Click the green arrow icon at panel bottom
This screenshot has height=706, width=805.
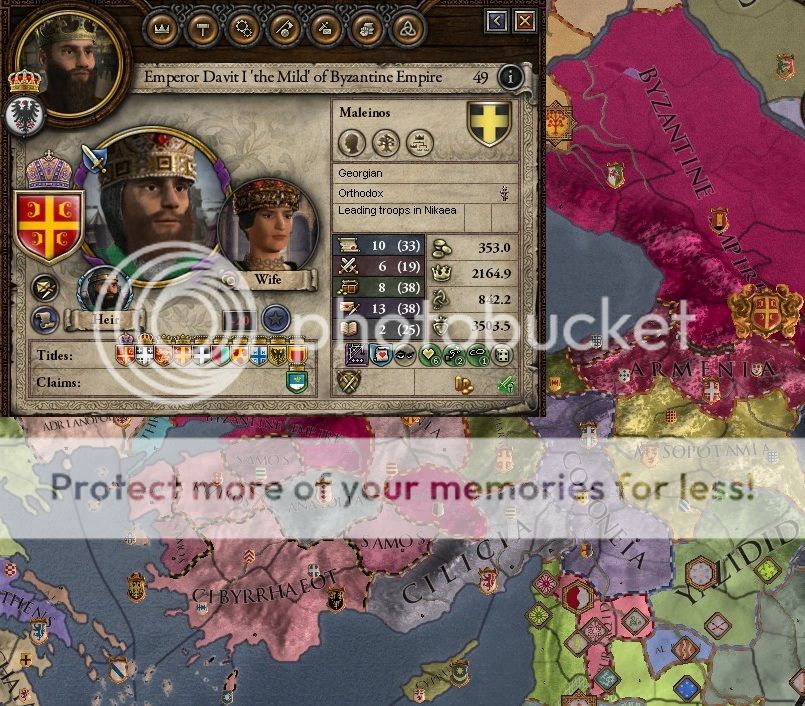(x=506, y=383)
